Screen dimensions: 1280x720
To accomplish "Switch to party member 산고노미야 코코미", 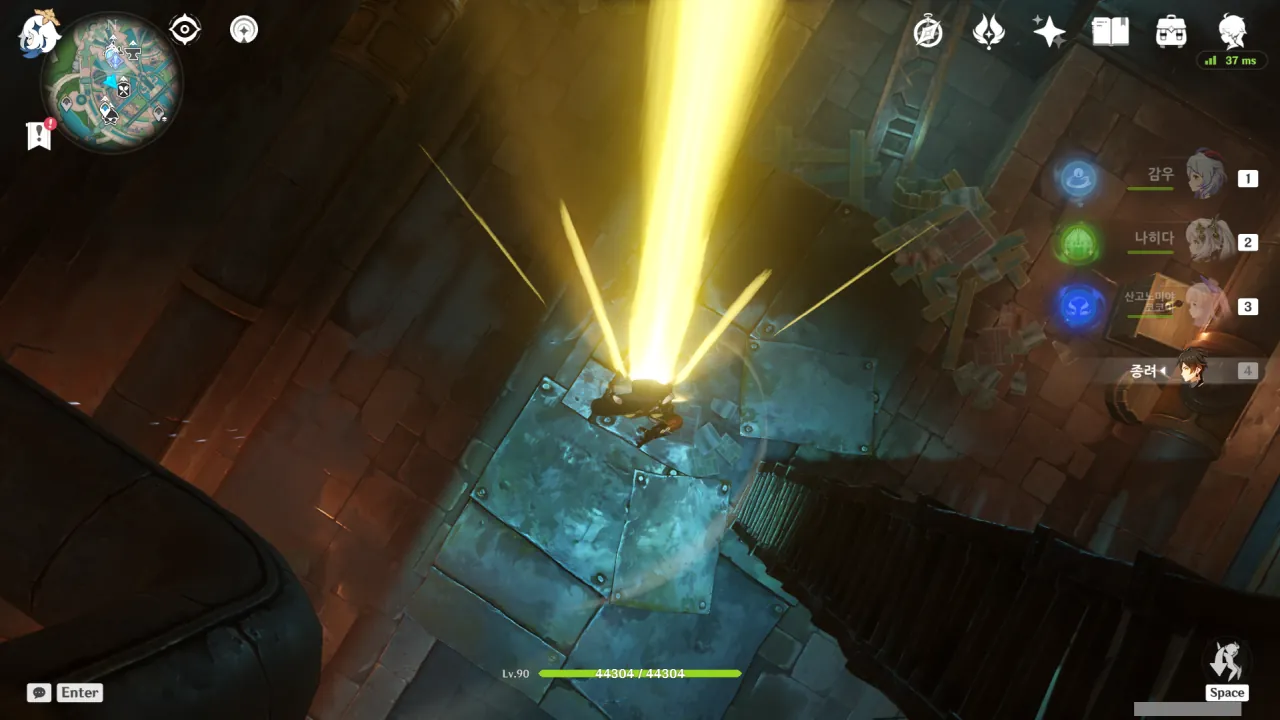I will (1205, 305).
